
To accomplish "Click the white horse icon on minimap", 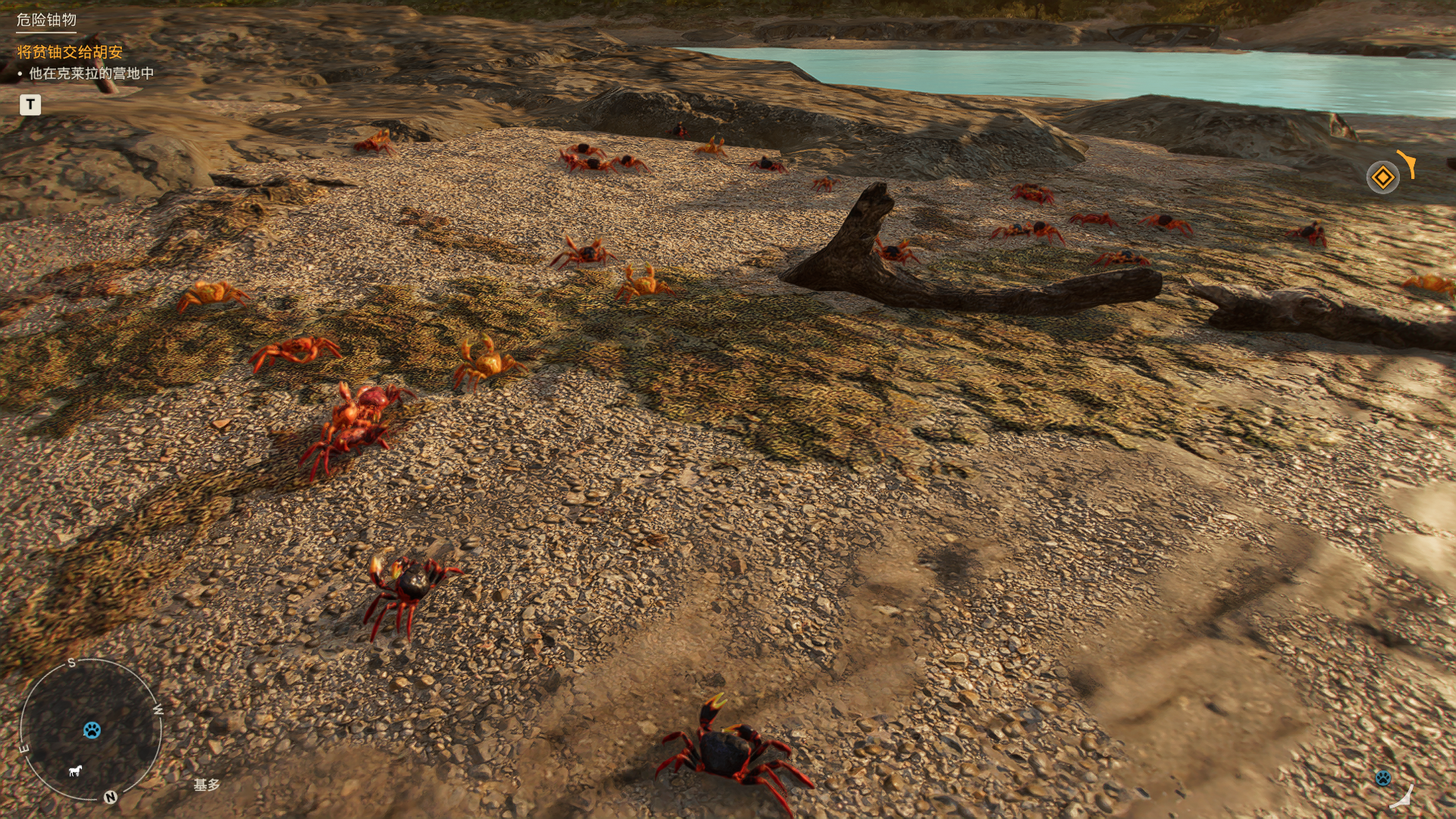I will pos(75,771).
